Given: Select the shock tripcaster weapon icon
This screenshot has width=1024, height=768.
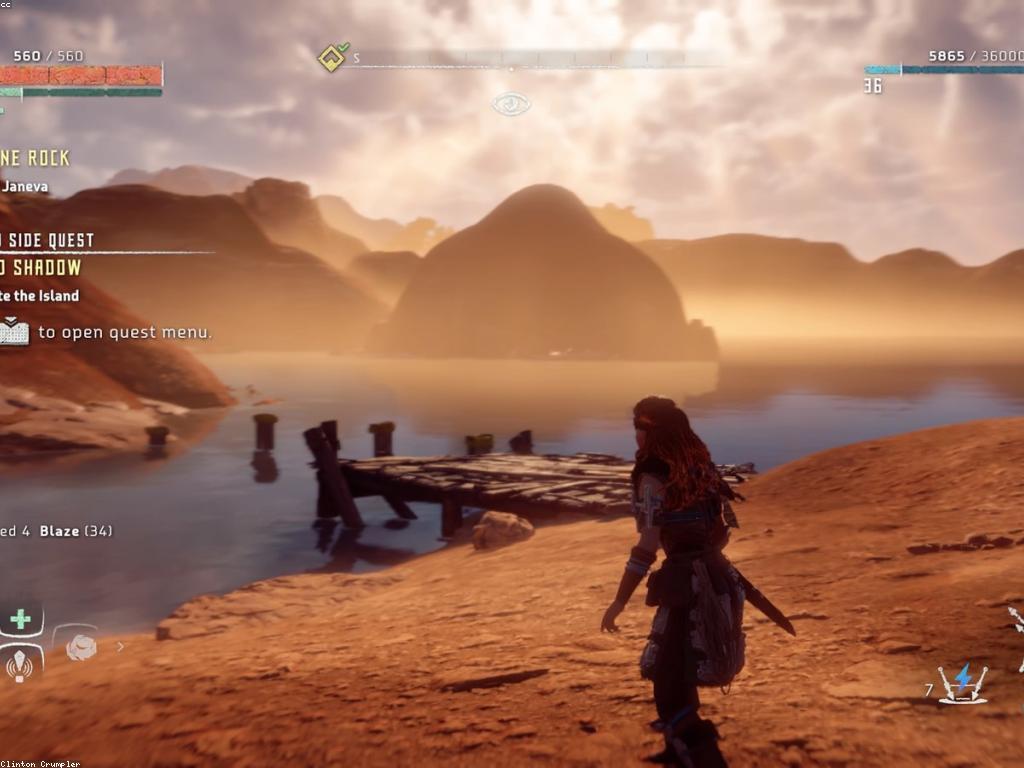Looking at the screenshot, I should click(962, 682).
